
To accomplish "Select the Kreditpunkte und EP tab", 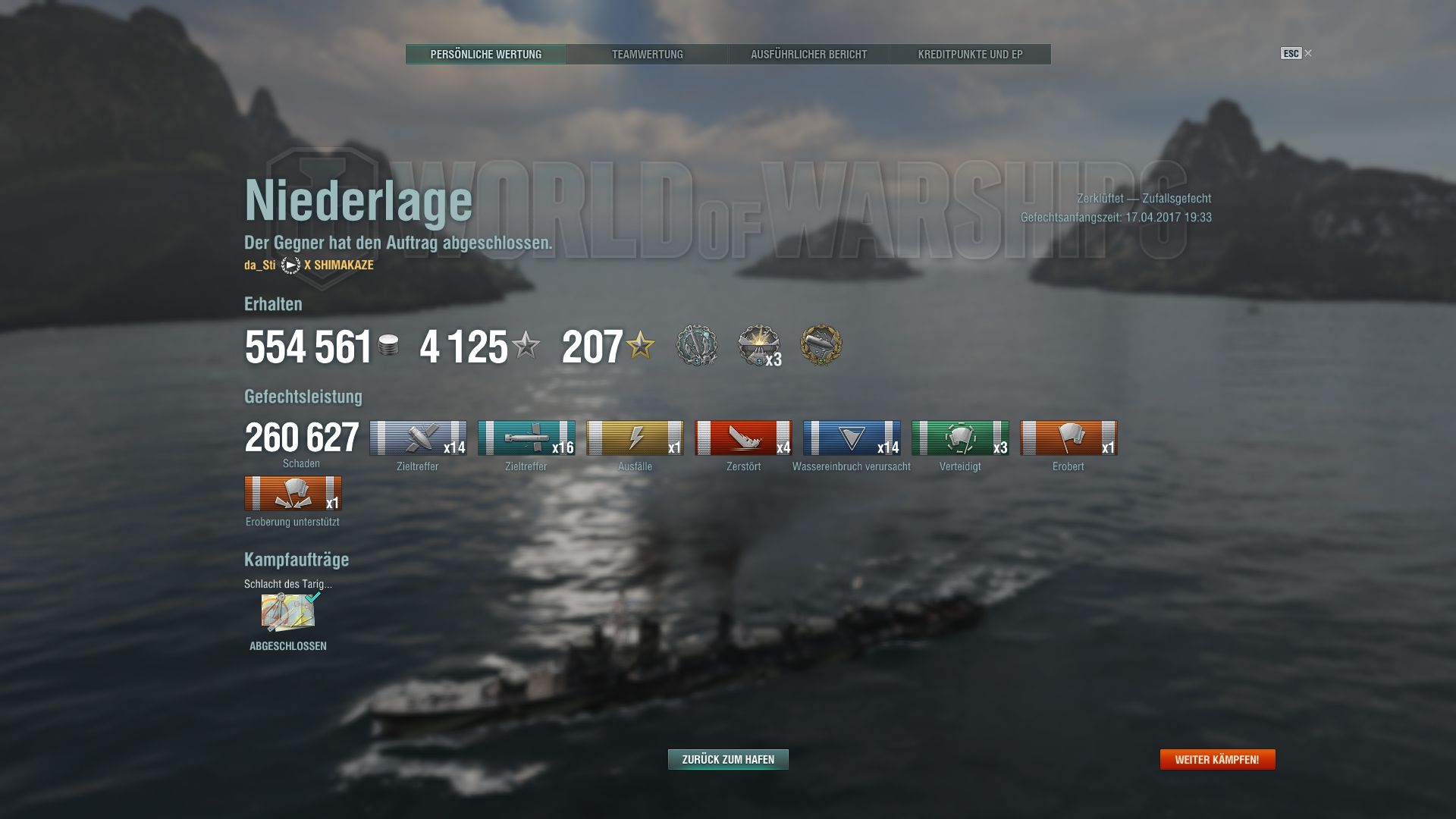I will coord(970,55).
